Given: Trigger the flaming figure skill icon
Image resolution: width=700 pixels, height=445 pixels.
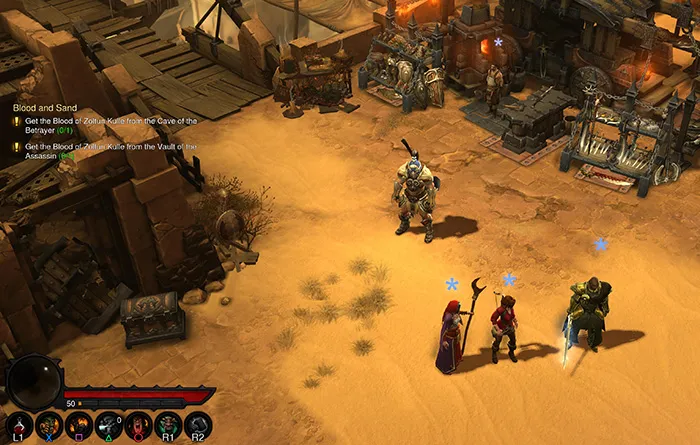Looking at the screenshot, I should tap(78, 426).
